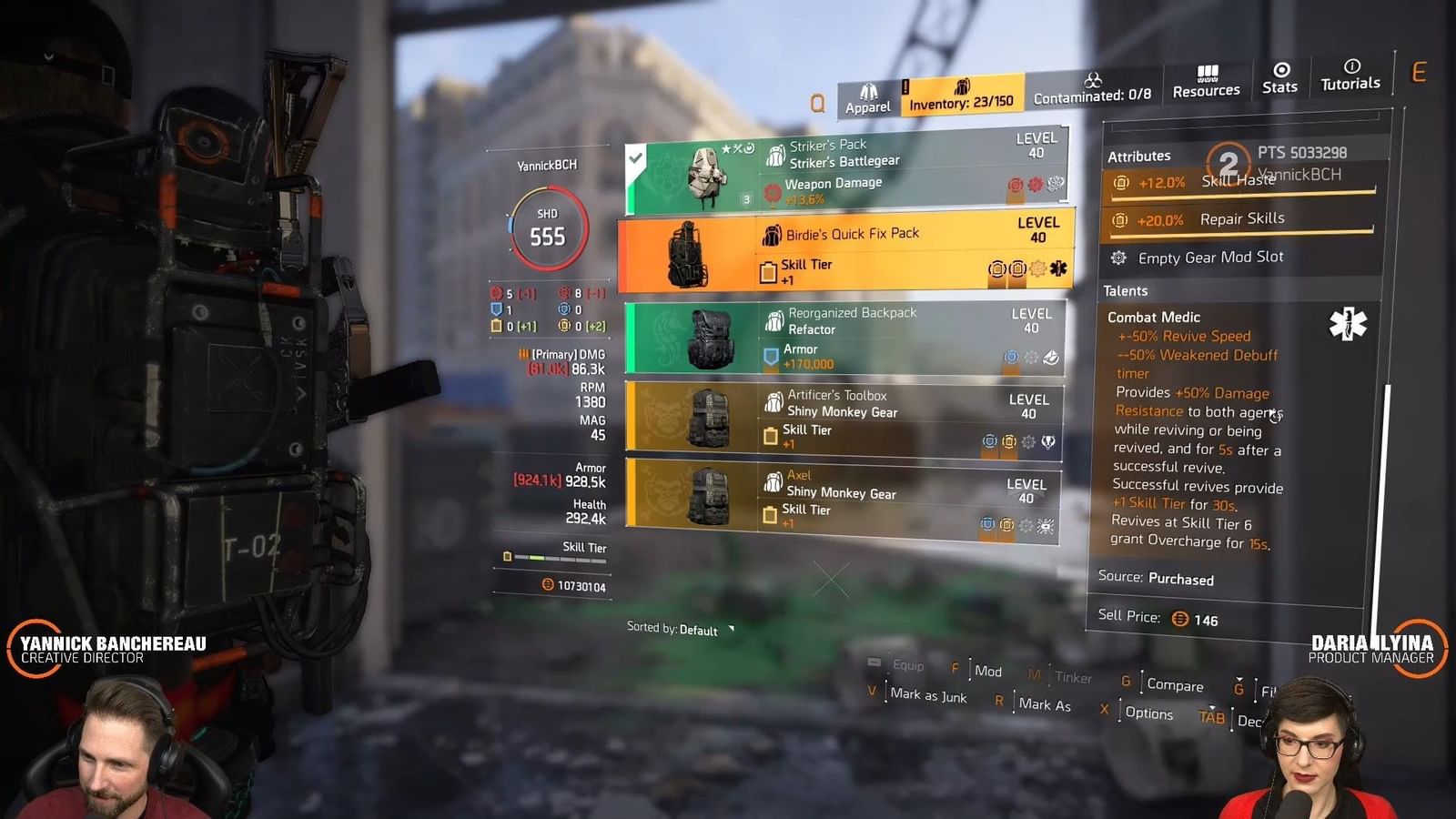Open the Sorted by Default dropdown
The width and height of the screenshot is (1456, 819).
coord(673,629)
